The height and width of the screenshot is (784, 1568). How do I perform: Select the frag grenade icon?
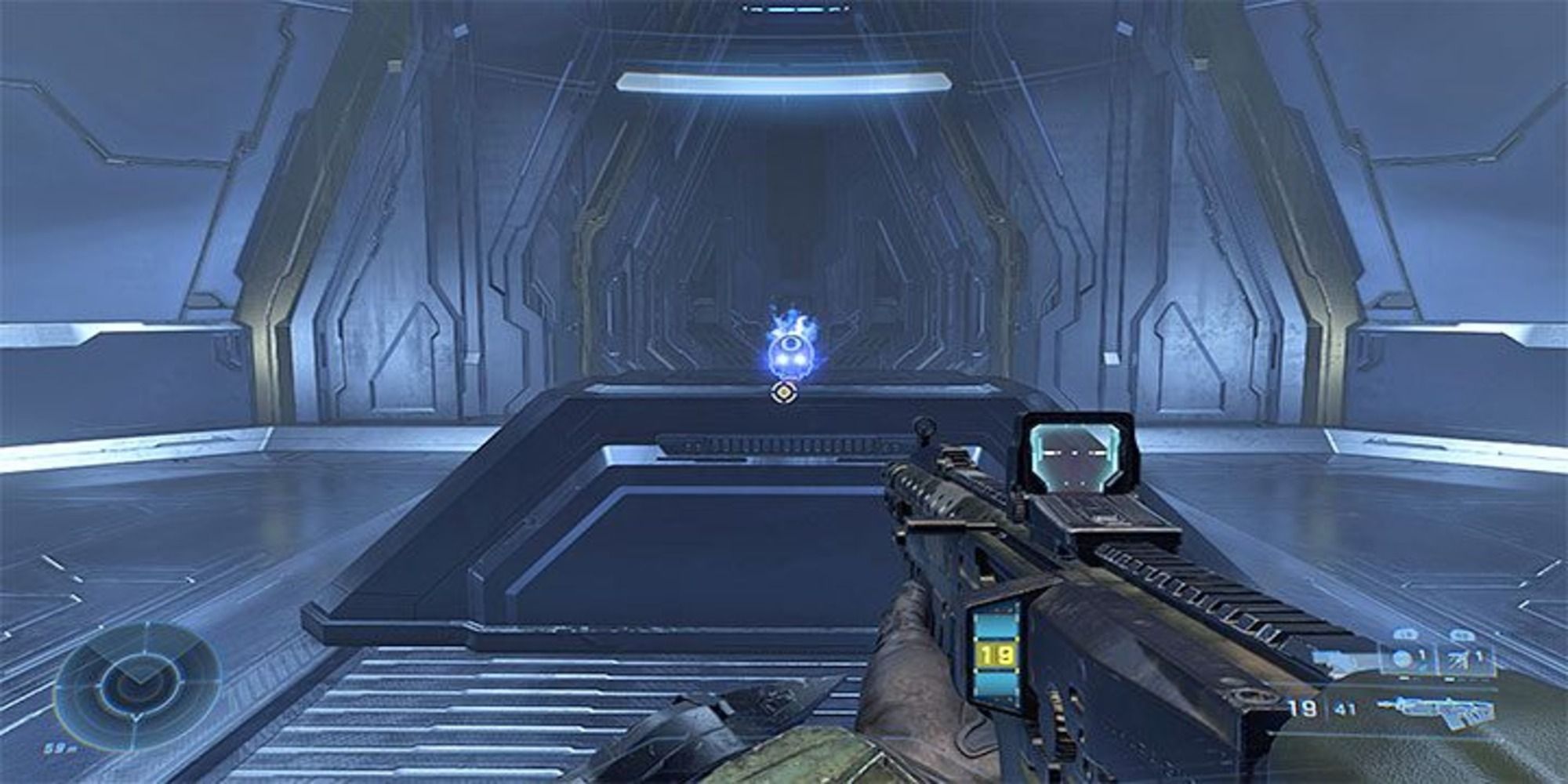point(1403,658)
